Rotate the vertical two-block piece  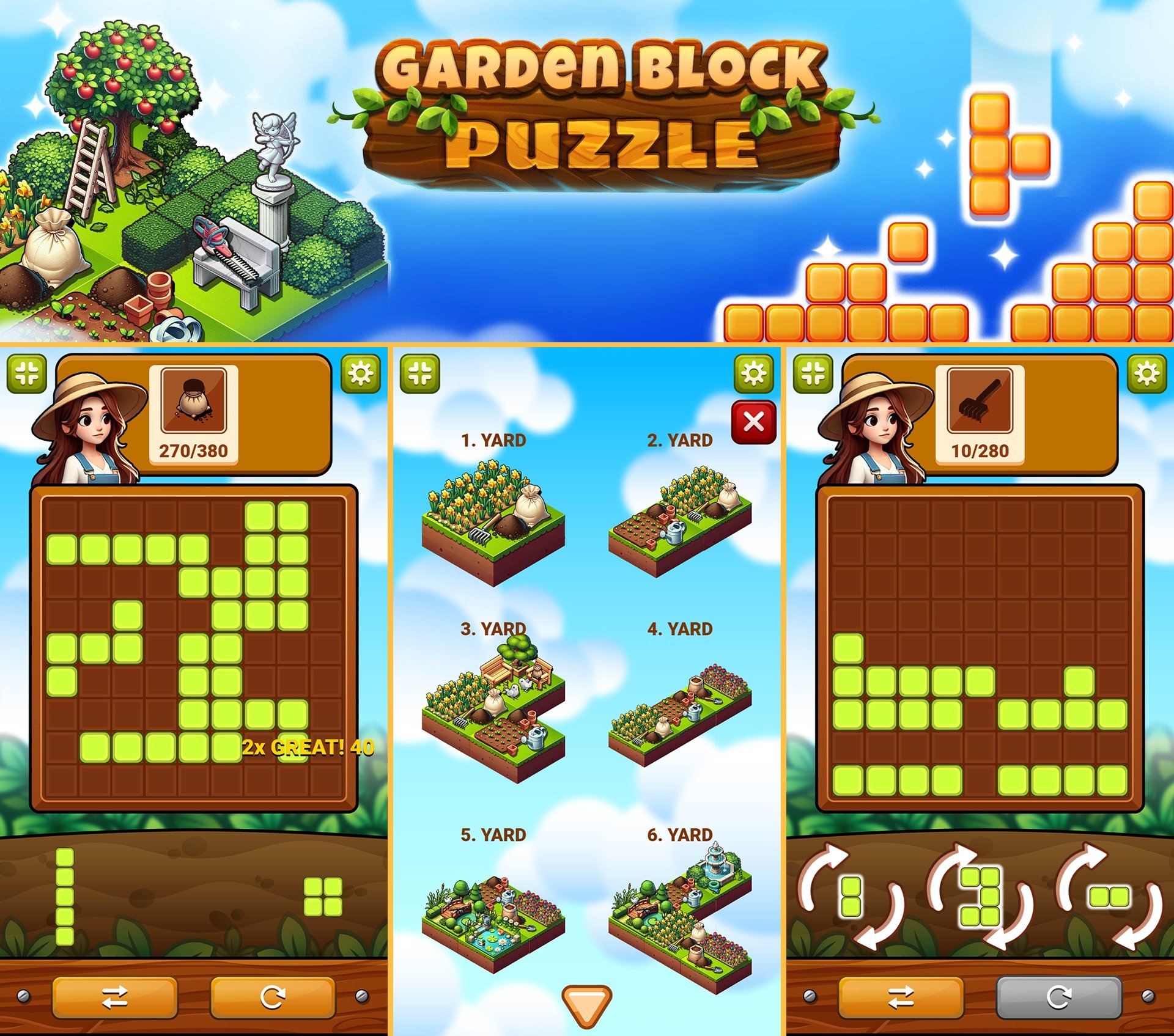tap(851, 897)
